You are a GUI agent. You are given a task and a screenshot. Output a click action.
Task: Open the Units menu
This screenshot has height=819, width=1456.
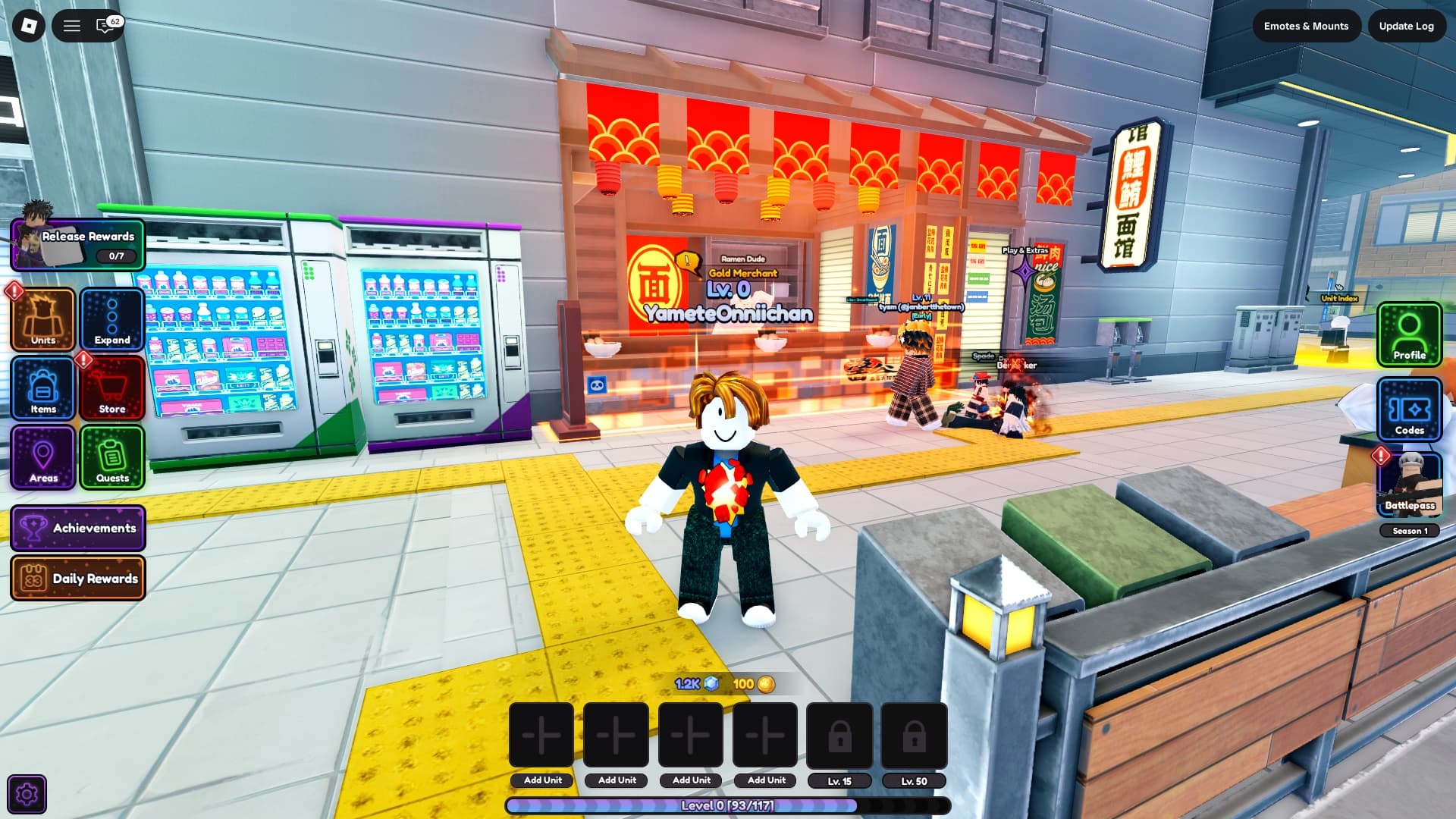coord(43,319)
